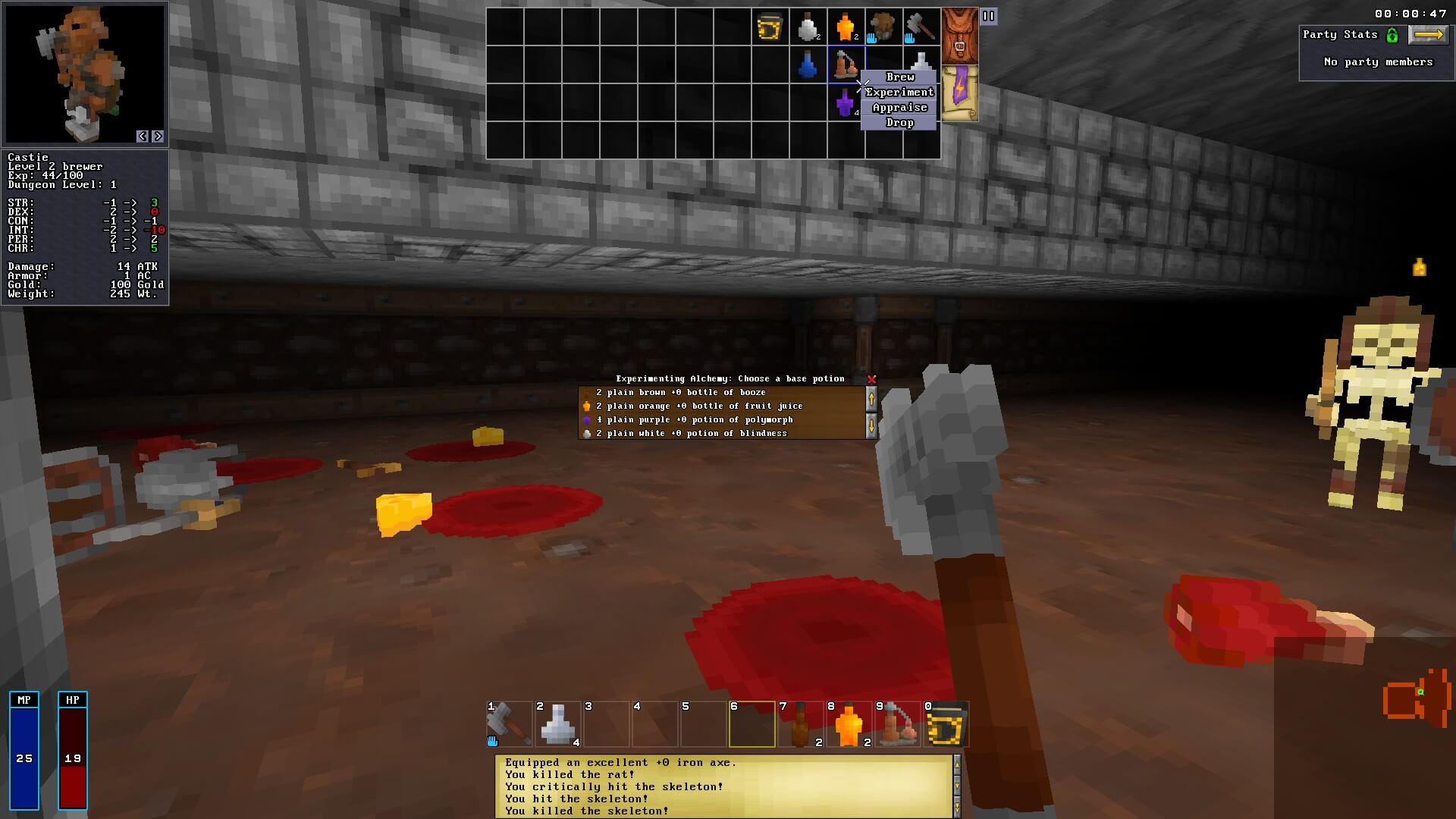This screenshot has width=1456, height=819.
Task: Select the purple polymorph potion stack in inventory
Action: (x=846, y=102)
